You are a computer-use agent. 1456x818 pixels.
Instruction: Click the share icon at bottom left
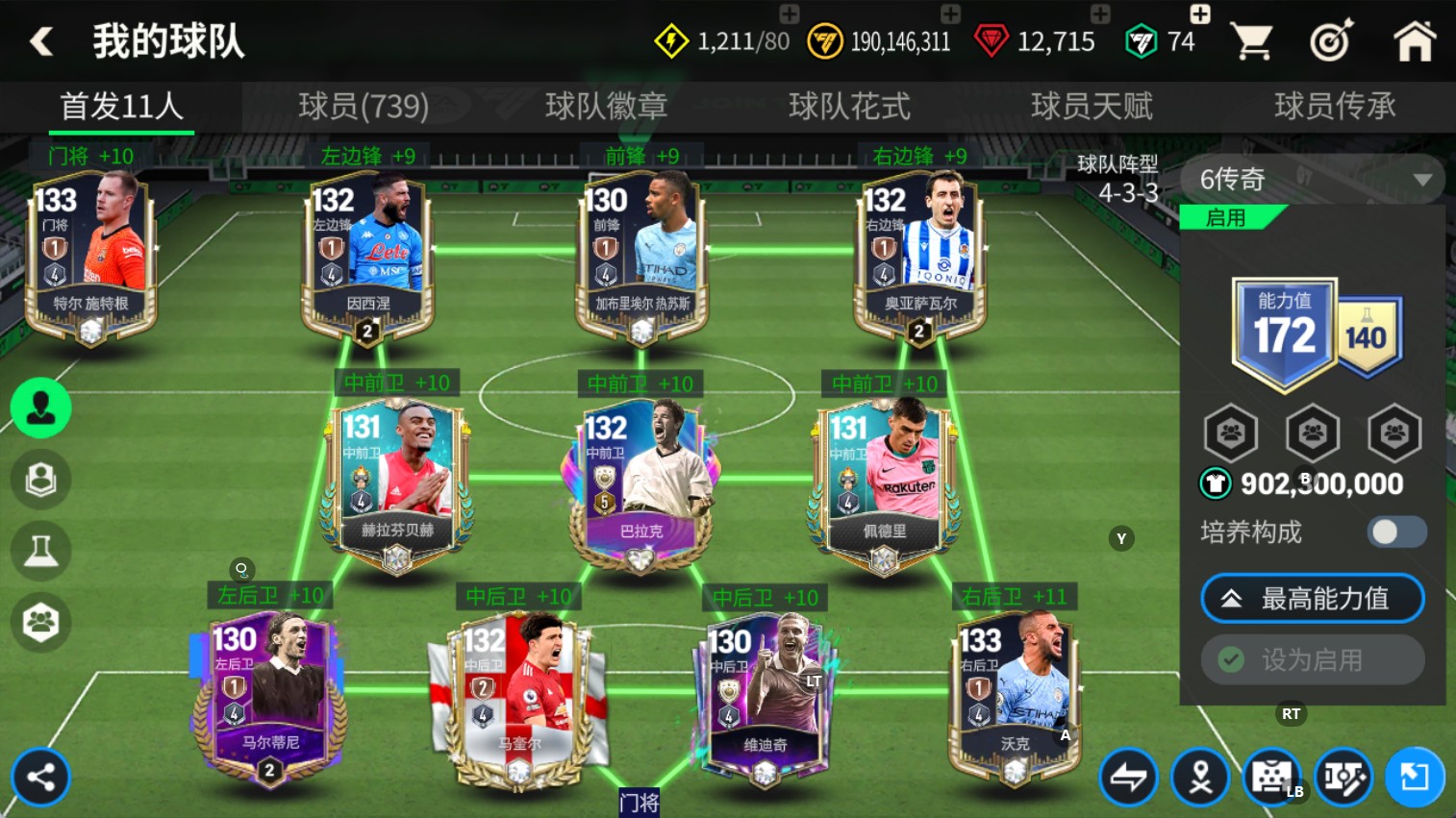pos(40,777)
